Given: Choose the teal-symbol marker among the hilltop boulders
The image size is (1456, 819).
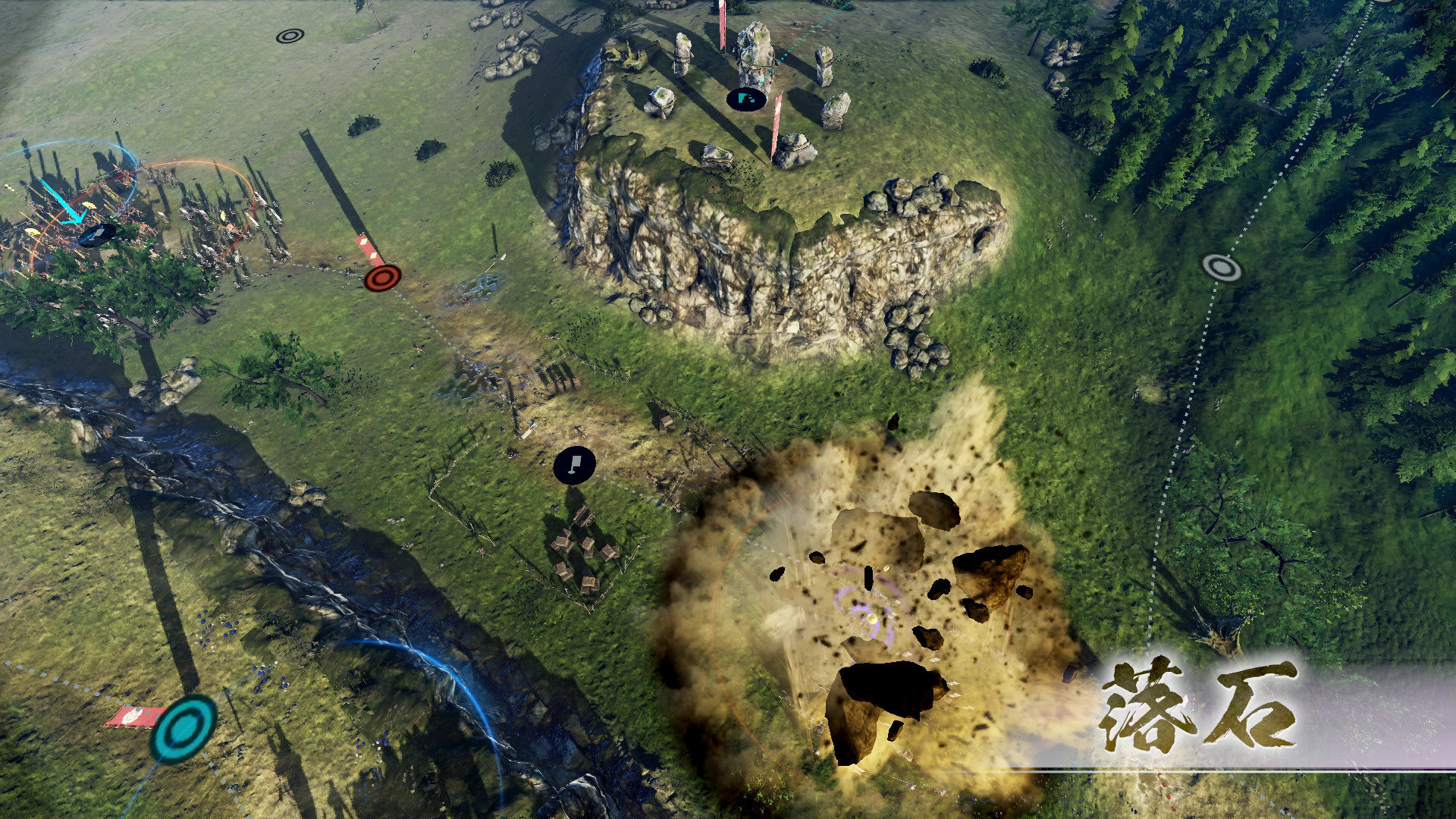Looking at the screenshot, I should coord(746,99).
